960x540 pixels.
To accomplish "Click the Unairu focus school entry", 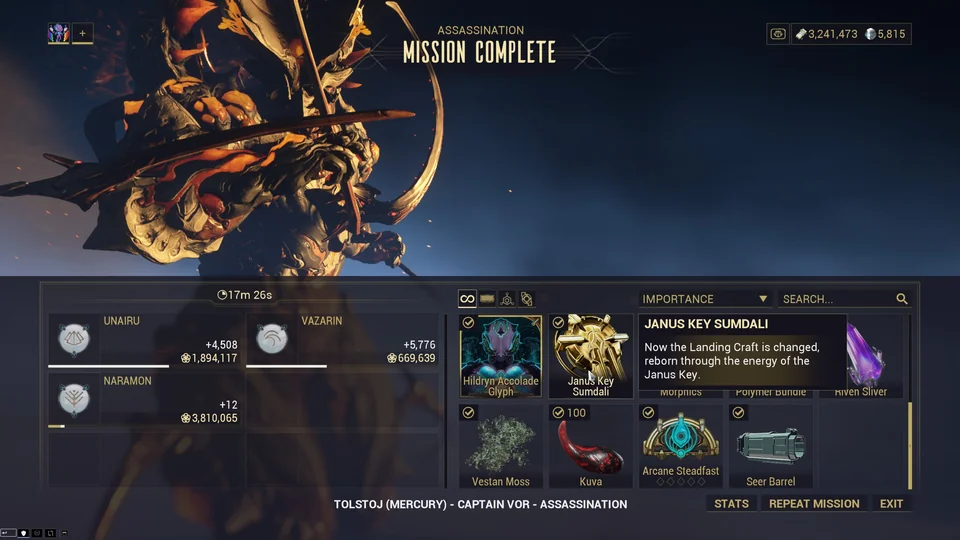I will point(146,342).
